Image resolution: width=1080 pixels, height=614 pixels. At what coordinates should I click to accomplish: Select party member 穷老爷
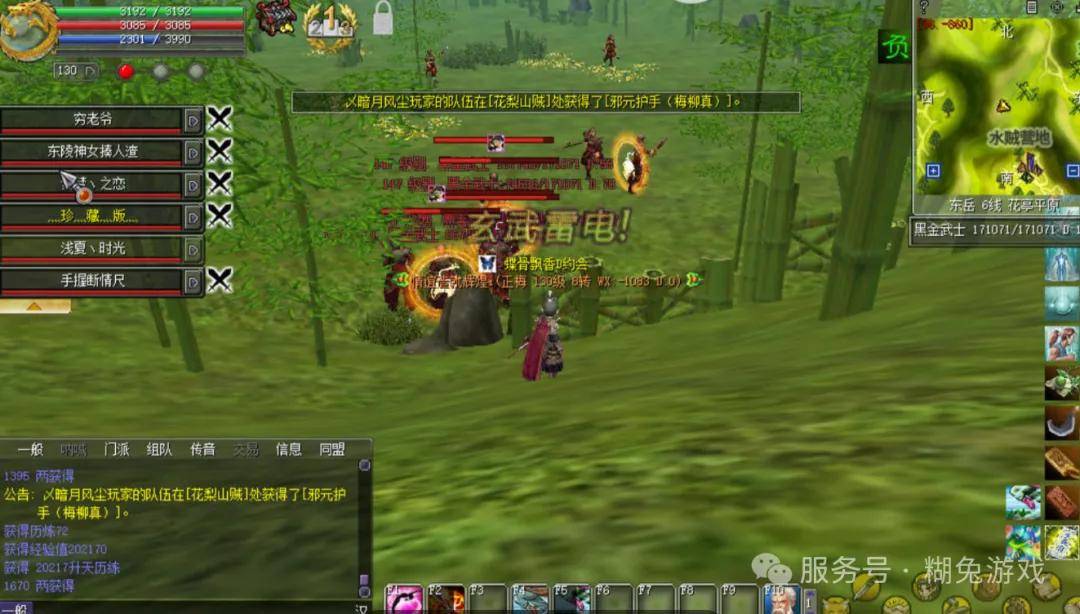[x=92, y=120]
